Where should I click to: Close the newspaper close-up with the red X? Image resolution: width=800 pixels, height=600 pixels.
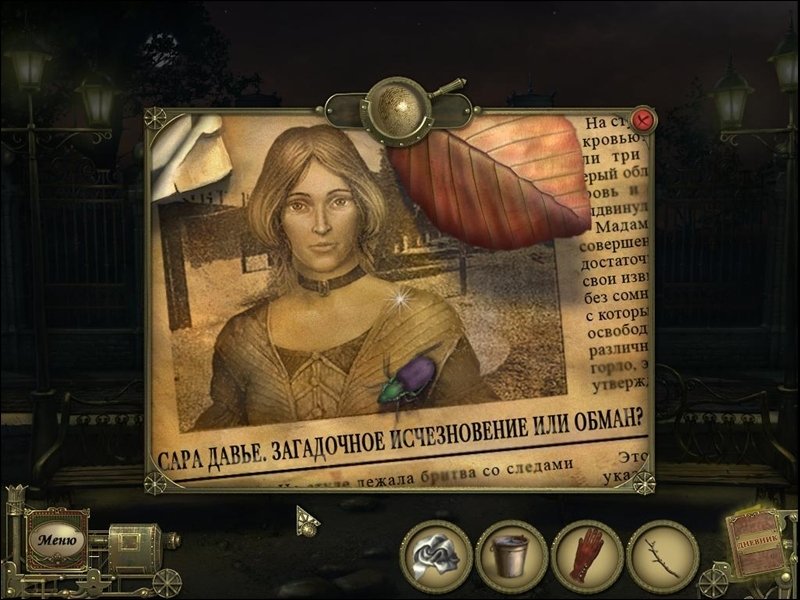click(644, 120)
